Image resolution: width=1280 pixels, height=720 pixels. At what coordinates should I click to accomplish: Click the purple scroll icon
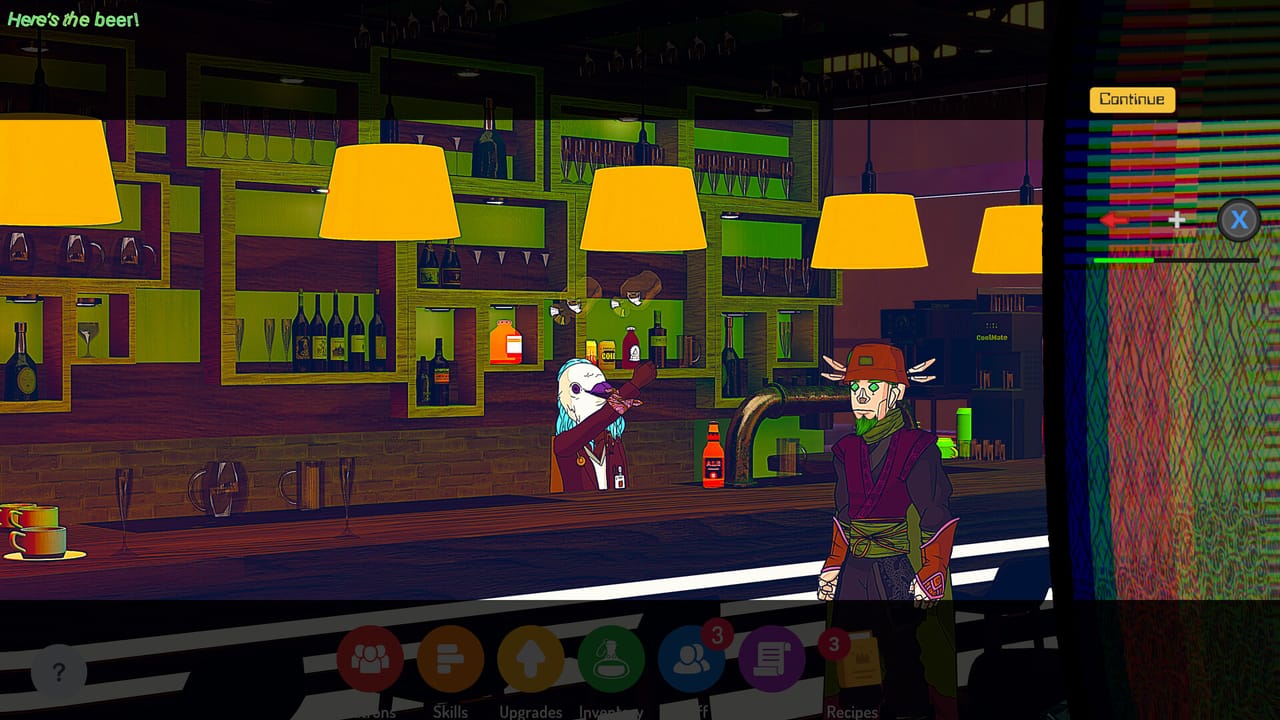[771, 660]
